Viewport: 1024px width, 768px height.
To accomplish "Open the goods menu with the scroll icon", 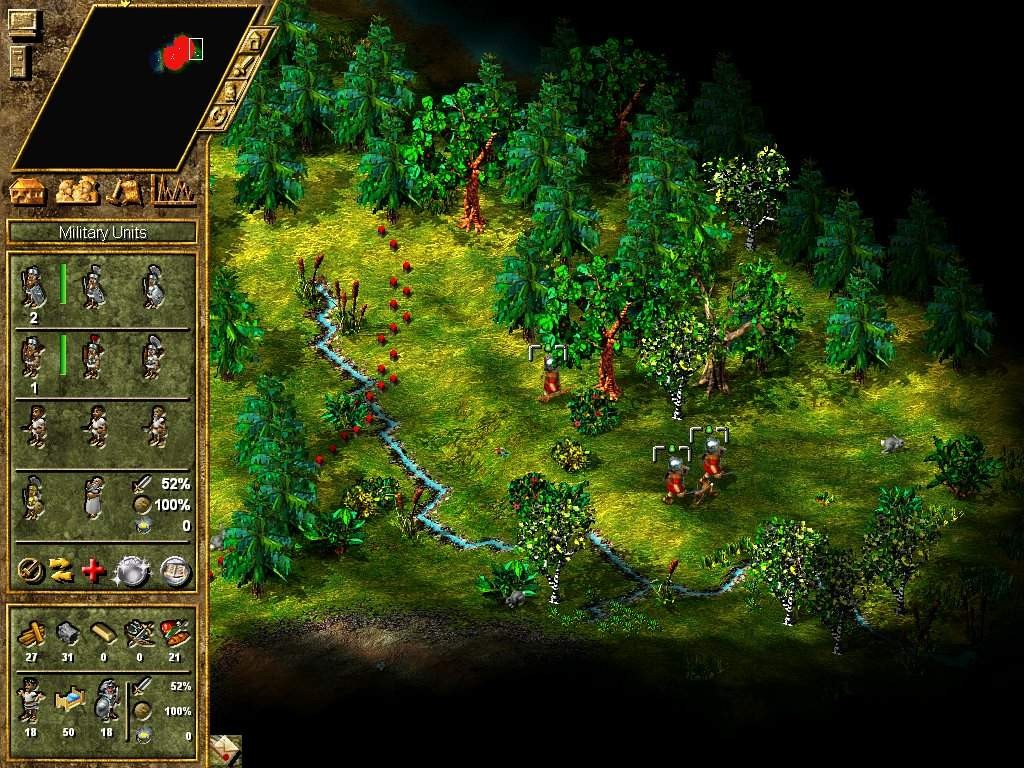I will pyautogui.click(x=124, y=190).
